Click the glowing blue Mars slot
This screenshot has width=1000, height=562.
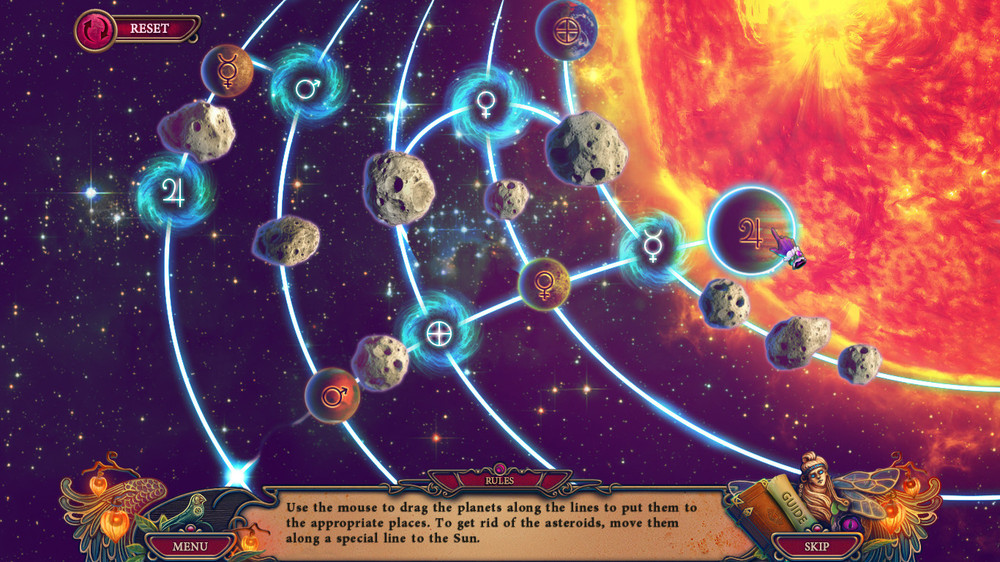pos(307,88)
